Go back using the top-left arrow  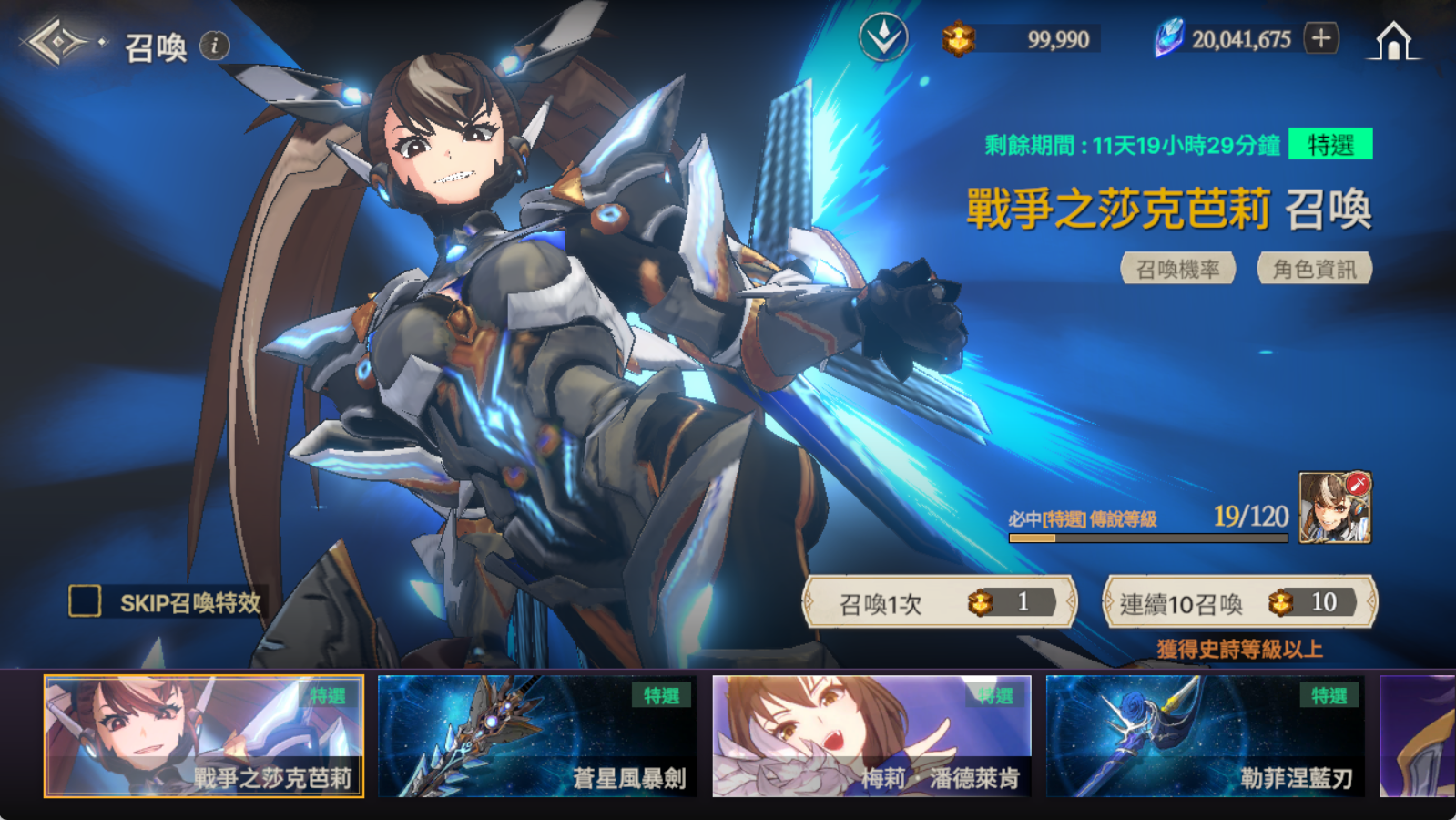[56, 42]
